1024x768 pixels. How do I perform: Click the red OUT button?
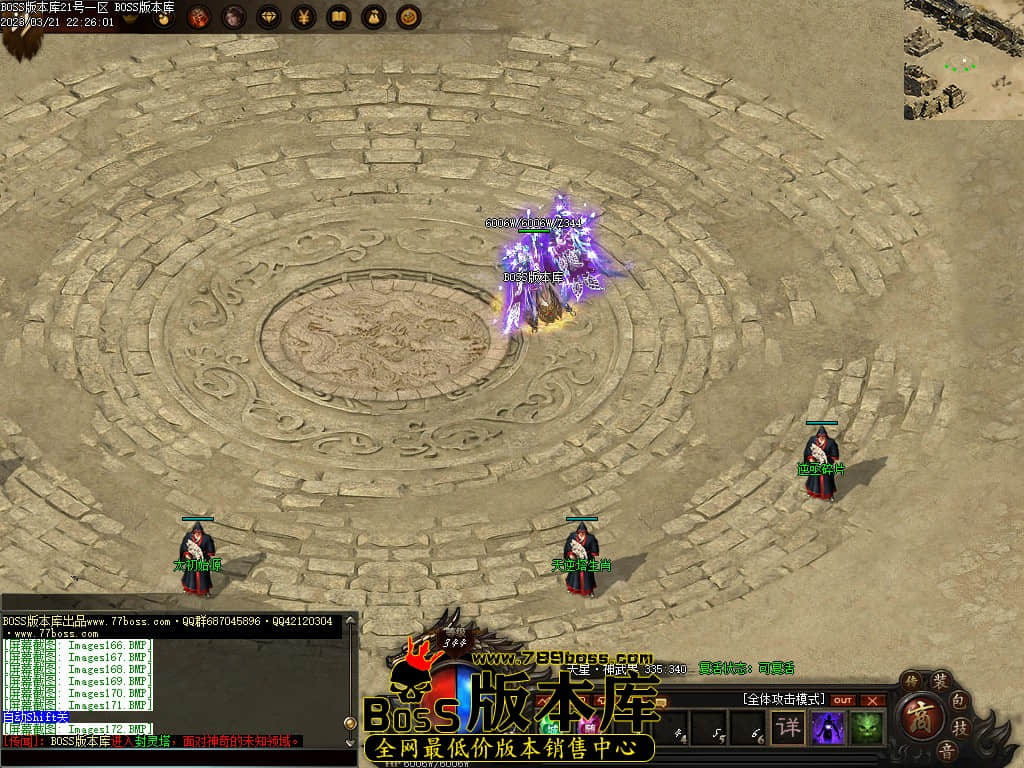(x=843, y=700)
